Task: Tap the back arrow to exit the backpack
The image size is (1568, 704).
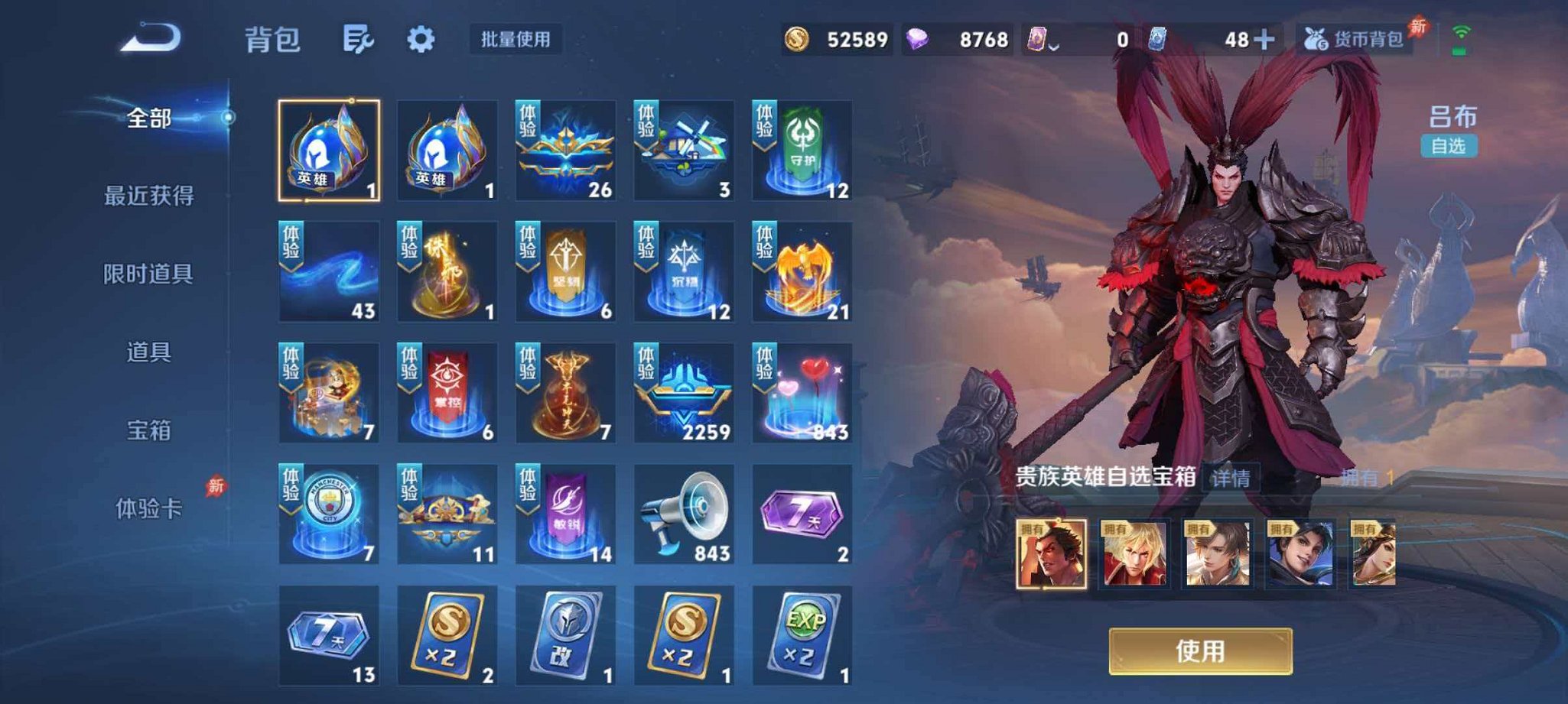Action: click(150, 38)
